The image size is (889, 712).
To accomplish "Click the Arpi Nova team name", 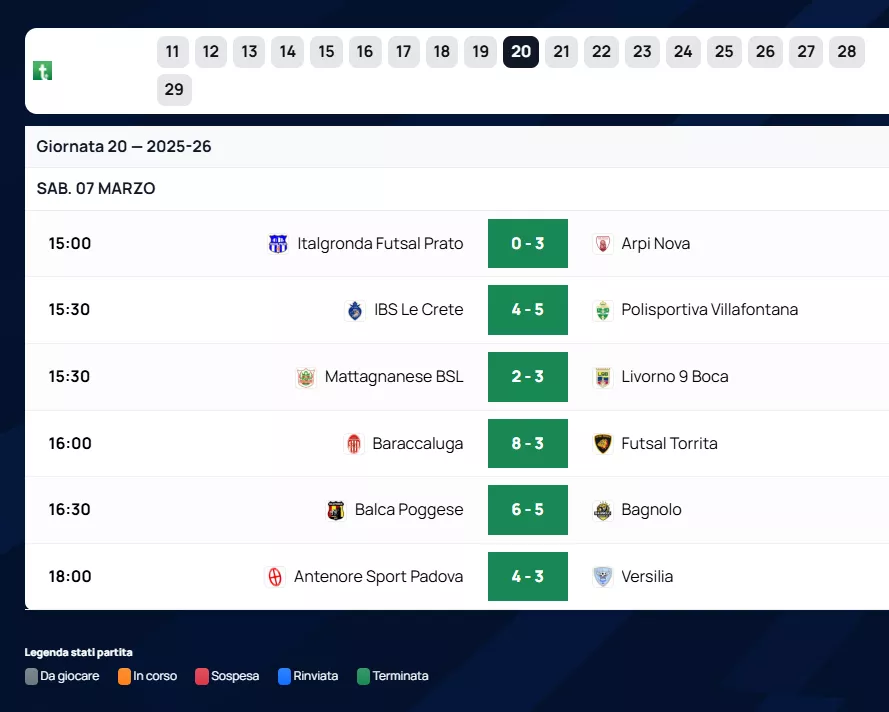I will click(x=655, y=244).
